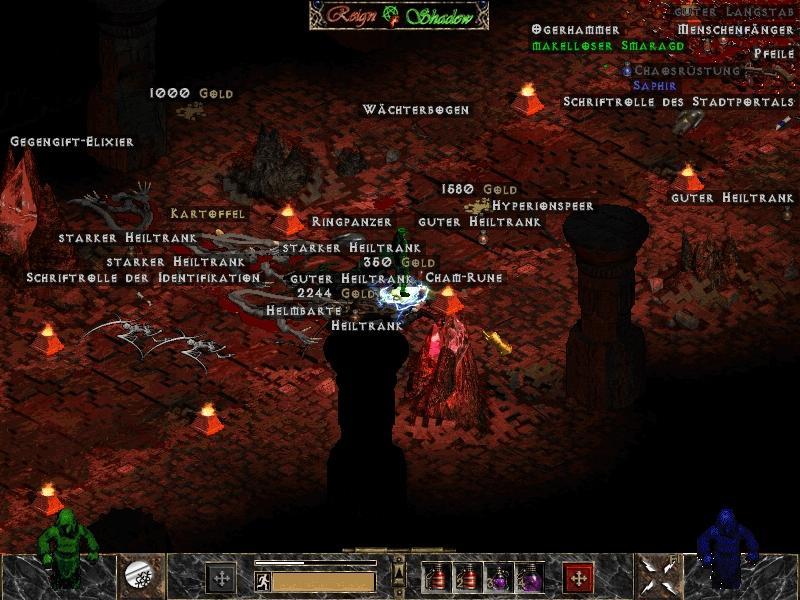Collect the 2244 Gold label

pos(336,294)
